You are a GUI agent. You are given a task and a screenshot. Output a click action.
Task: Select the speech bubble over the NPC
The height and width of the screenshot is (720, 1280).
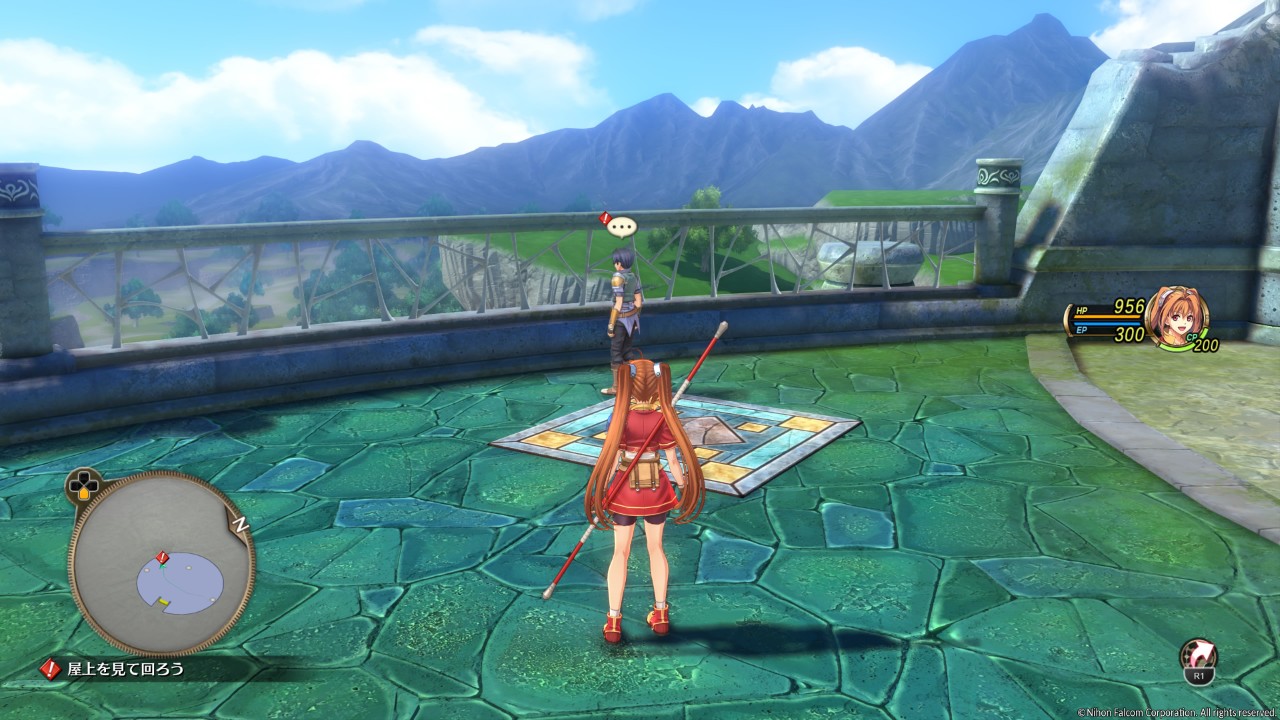tap(622, 226)
